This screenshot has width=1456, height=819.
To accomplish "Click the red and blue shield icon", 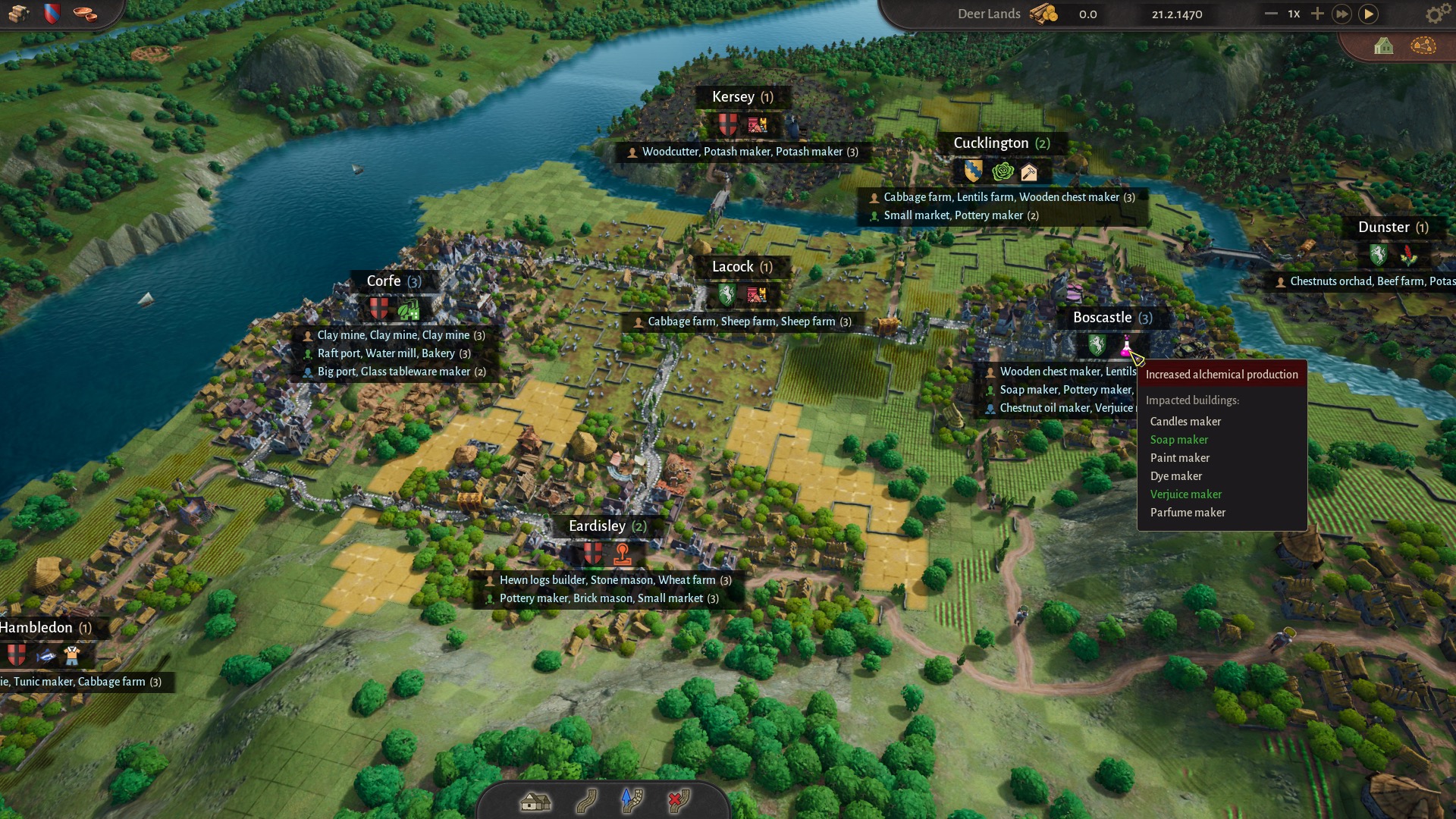I will pyautogui.click(x=52, y=14).
